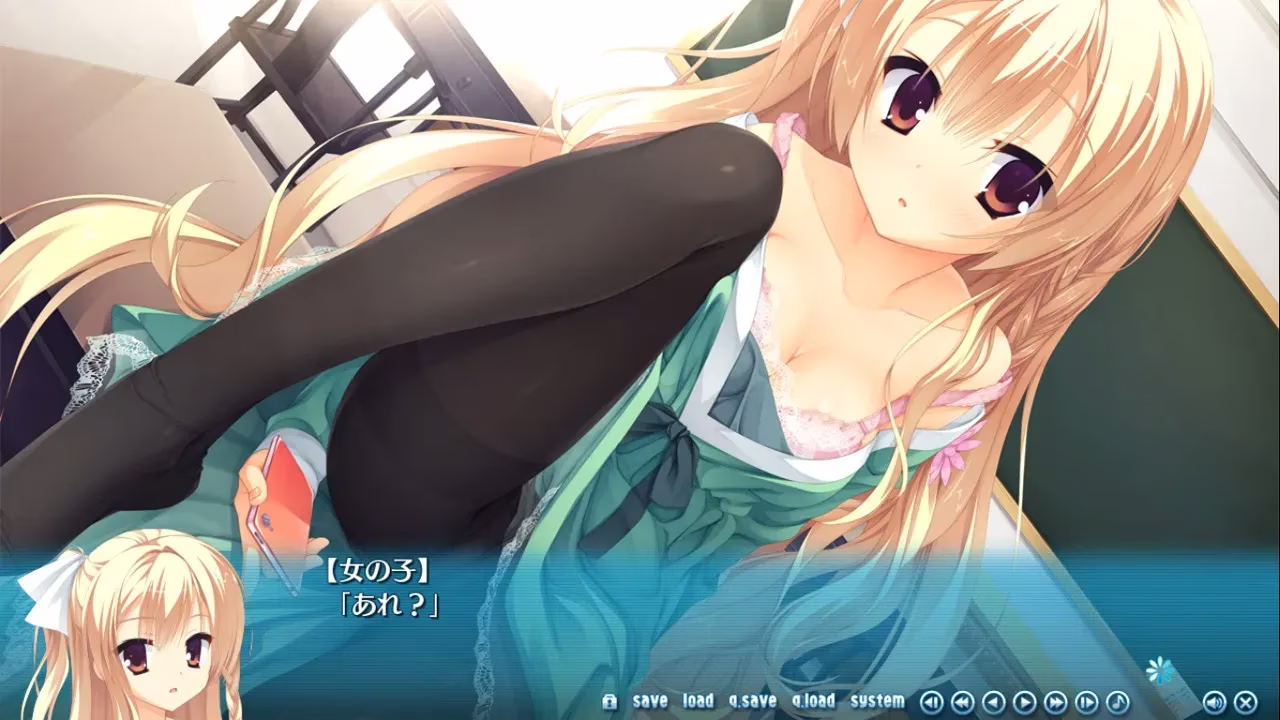Click the single right arrow play button
1280x720 pixels.
(1024, 702)
